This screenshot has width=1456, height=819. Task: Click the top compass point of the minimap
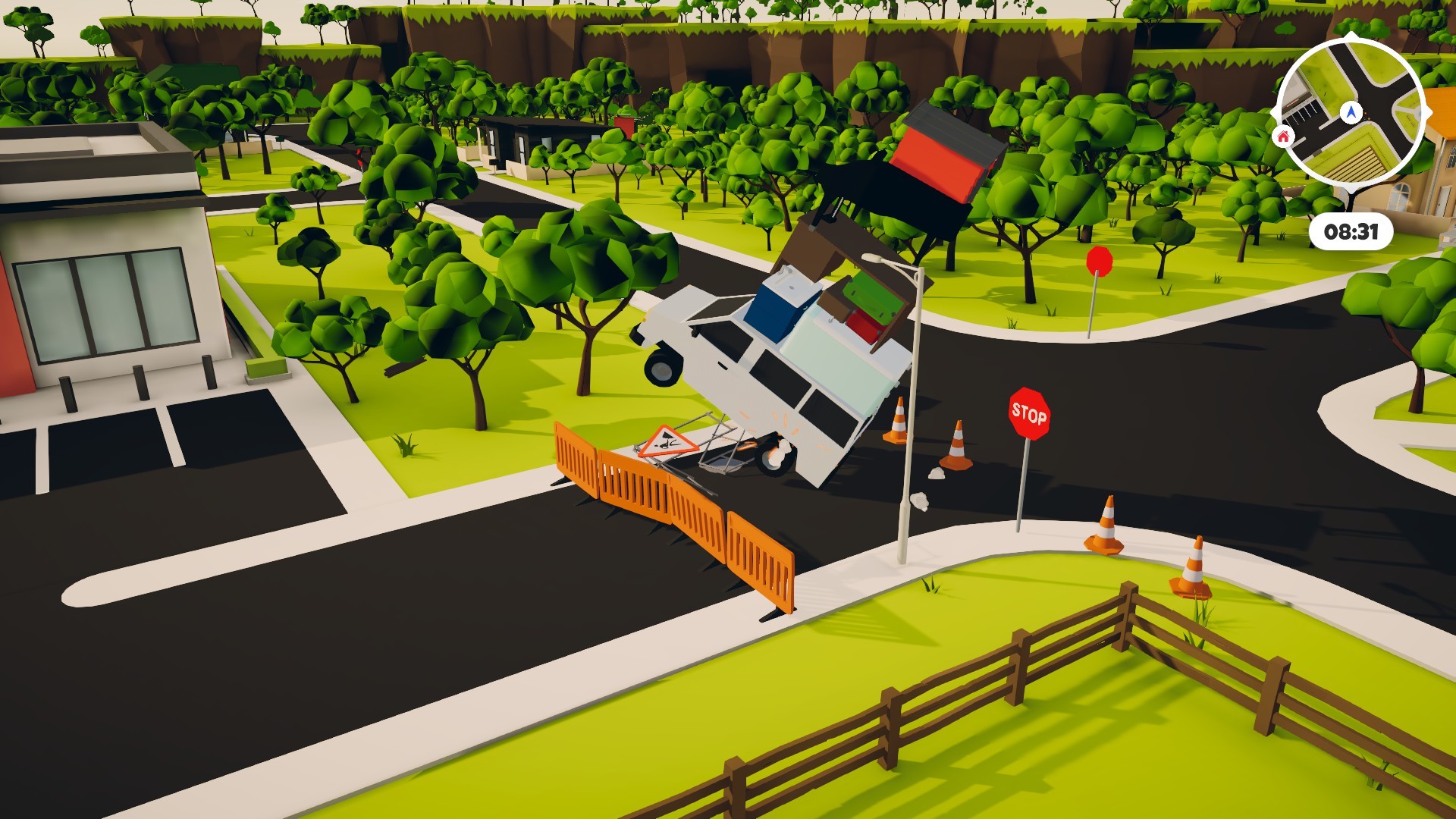coord(1350,35)
